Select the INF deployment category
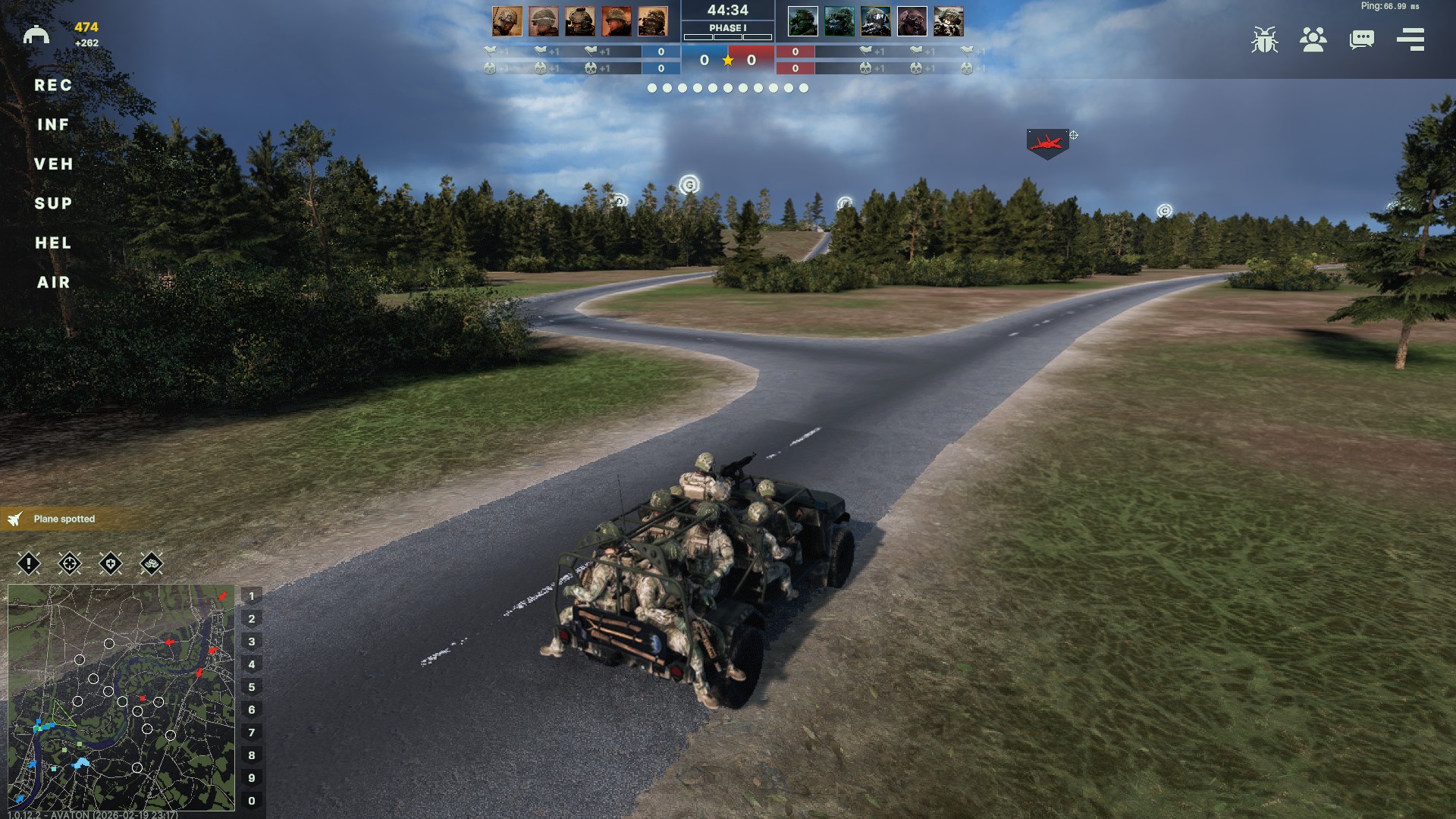 click(53, 125)
